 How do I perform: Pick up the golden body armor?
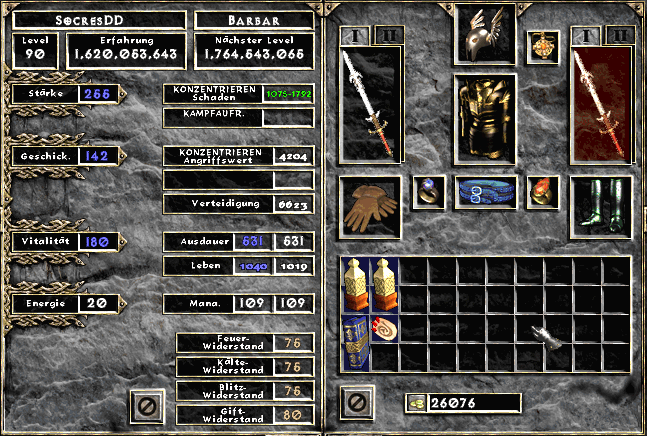pos(484,116)
